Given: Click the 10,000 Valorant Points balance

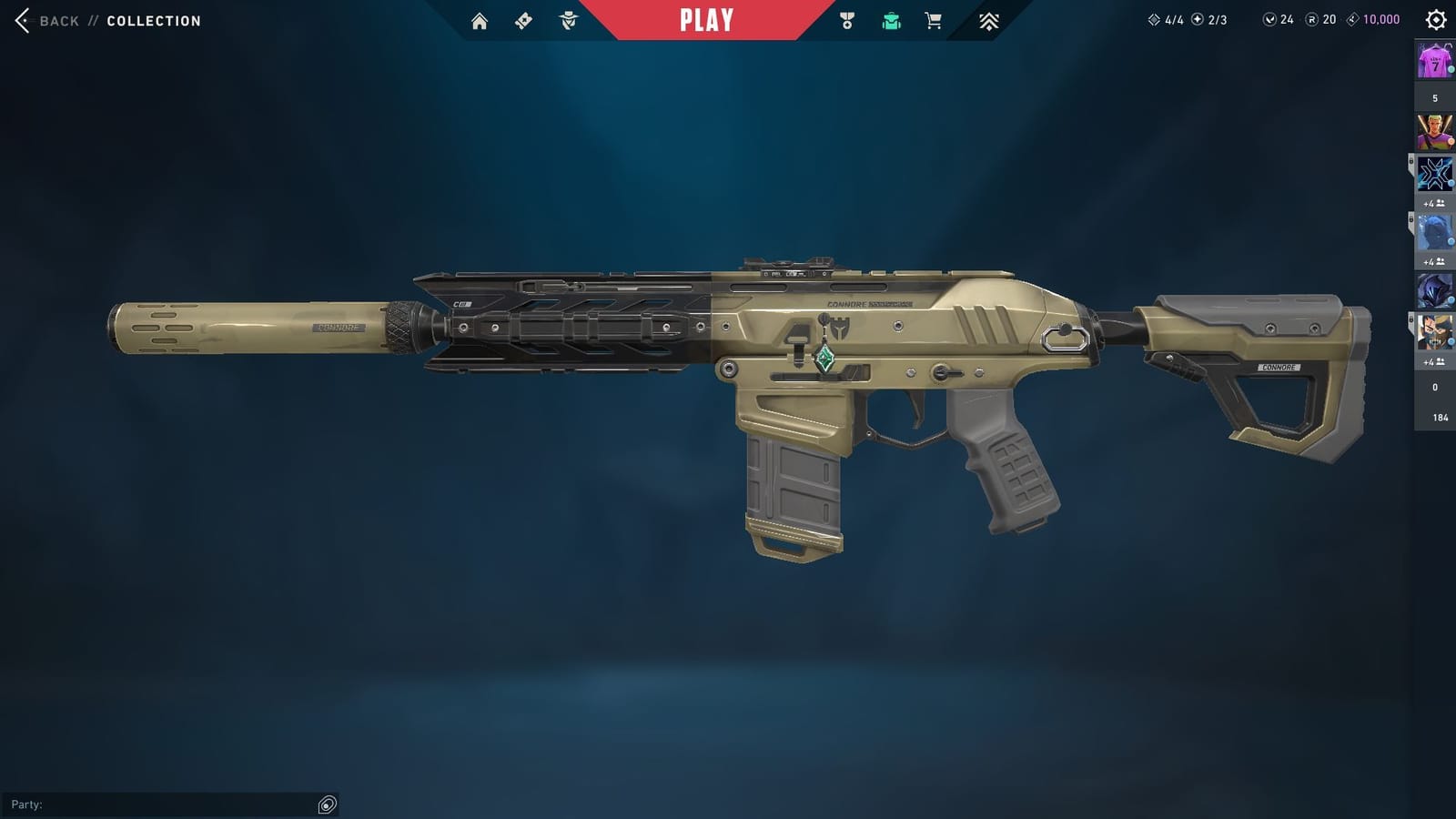Looking at the screenshot, I should [1372, 16].
